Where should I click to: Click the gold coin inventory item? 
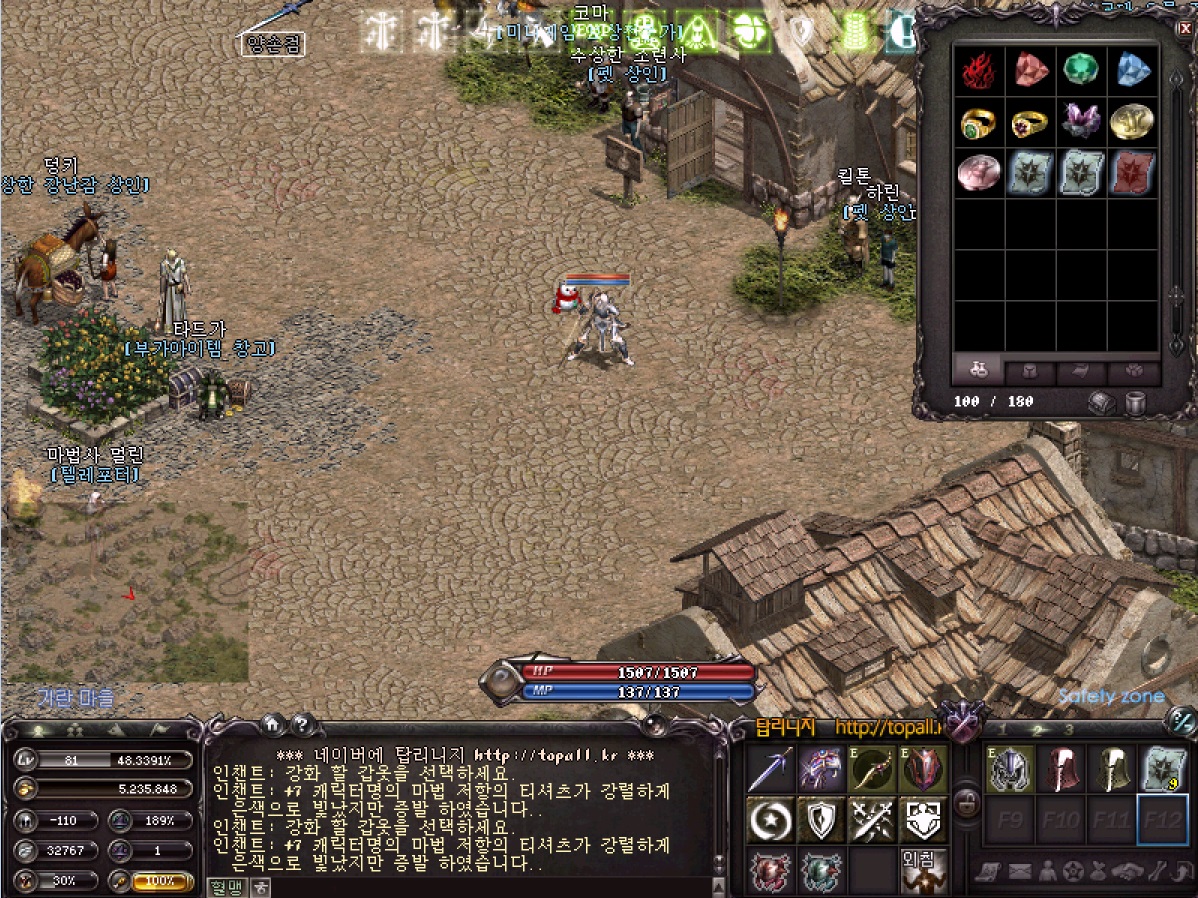pos(1132,121)
